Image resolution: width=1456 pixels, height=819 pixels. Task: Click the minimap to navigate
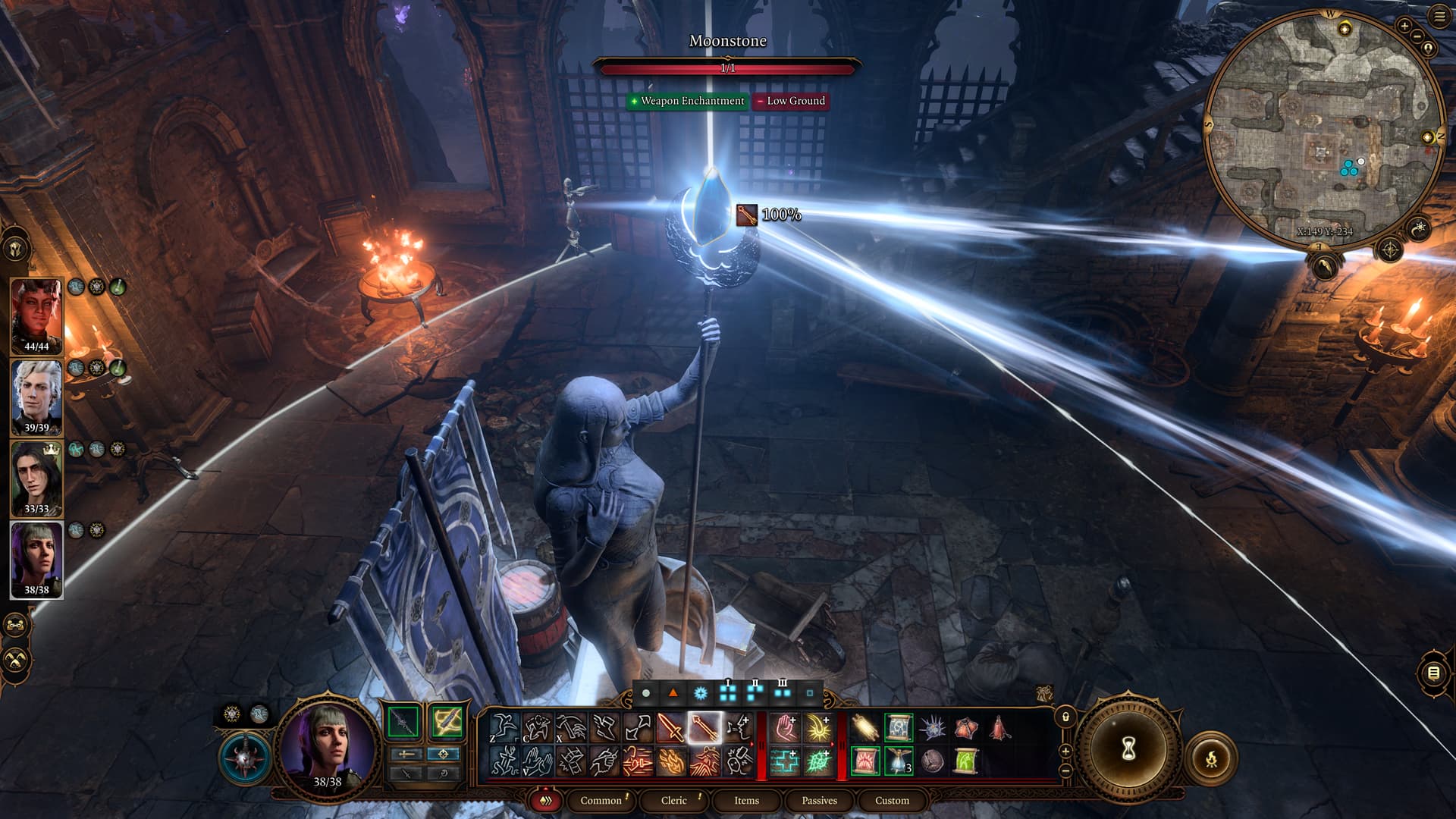coord(1323,129)
